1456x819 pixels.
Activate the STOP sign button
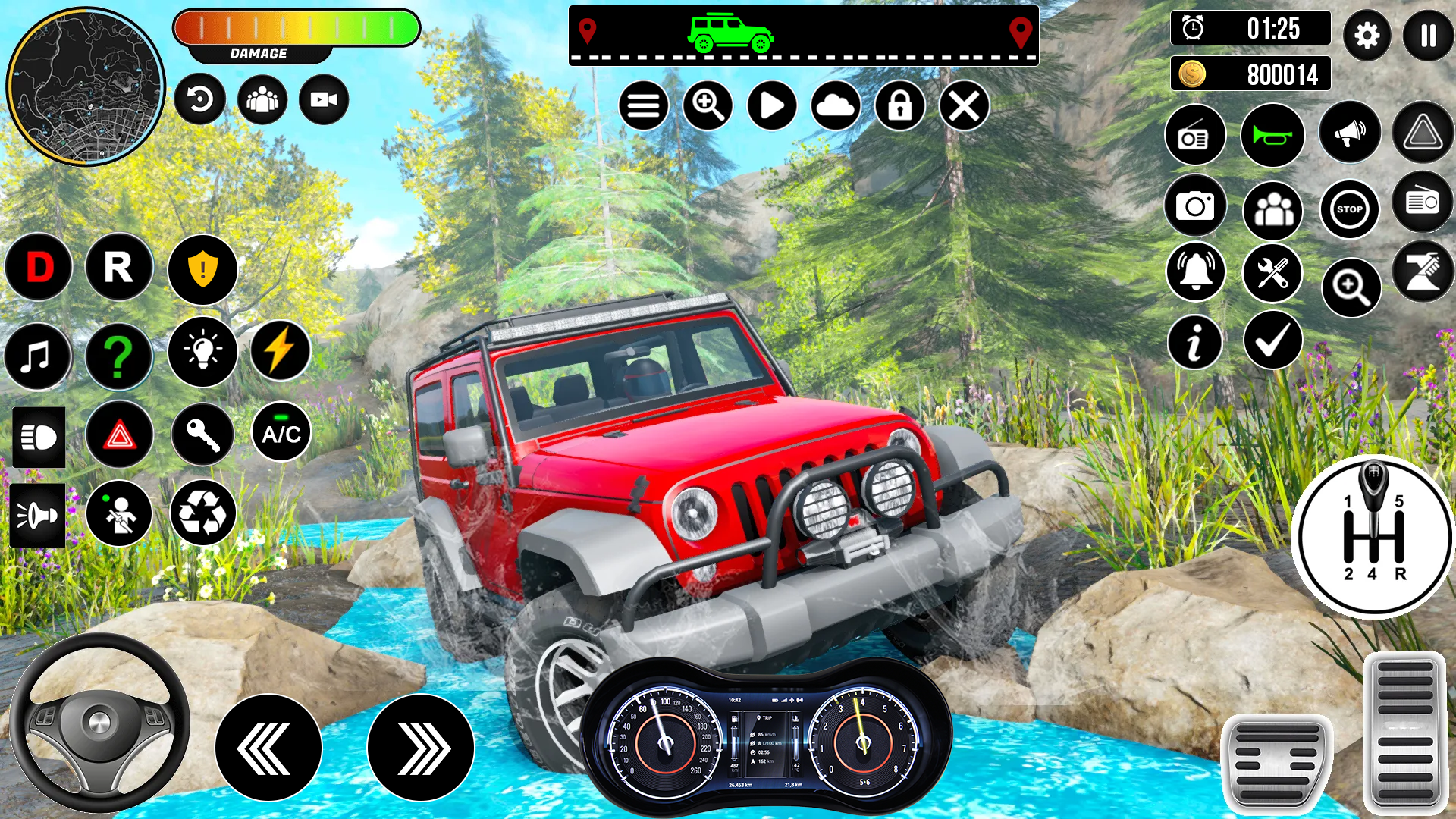coord(1349,209)
